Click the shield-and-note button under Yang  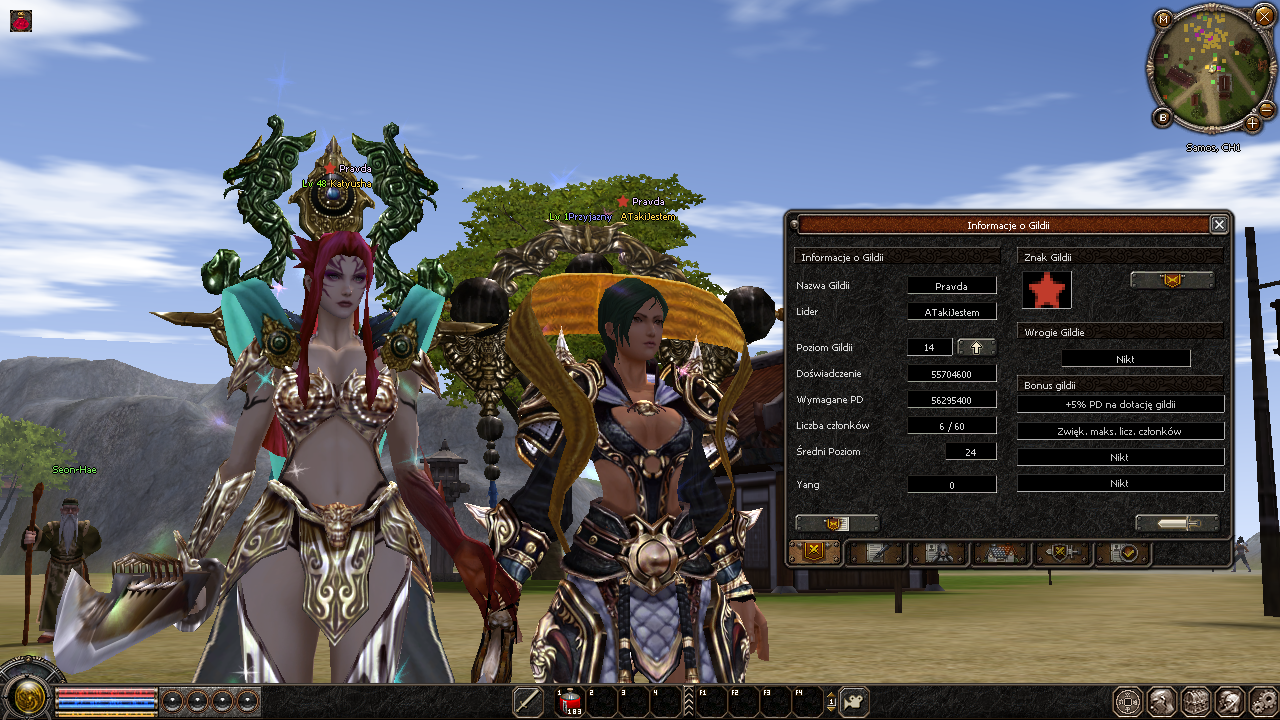tap(837, 523)
